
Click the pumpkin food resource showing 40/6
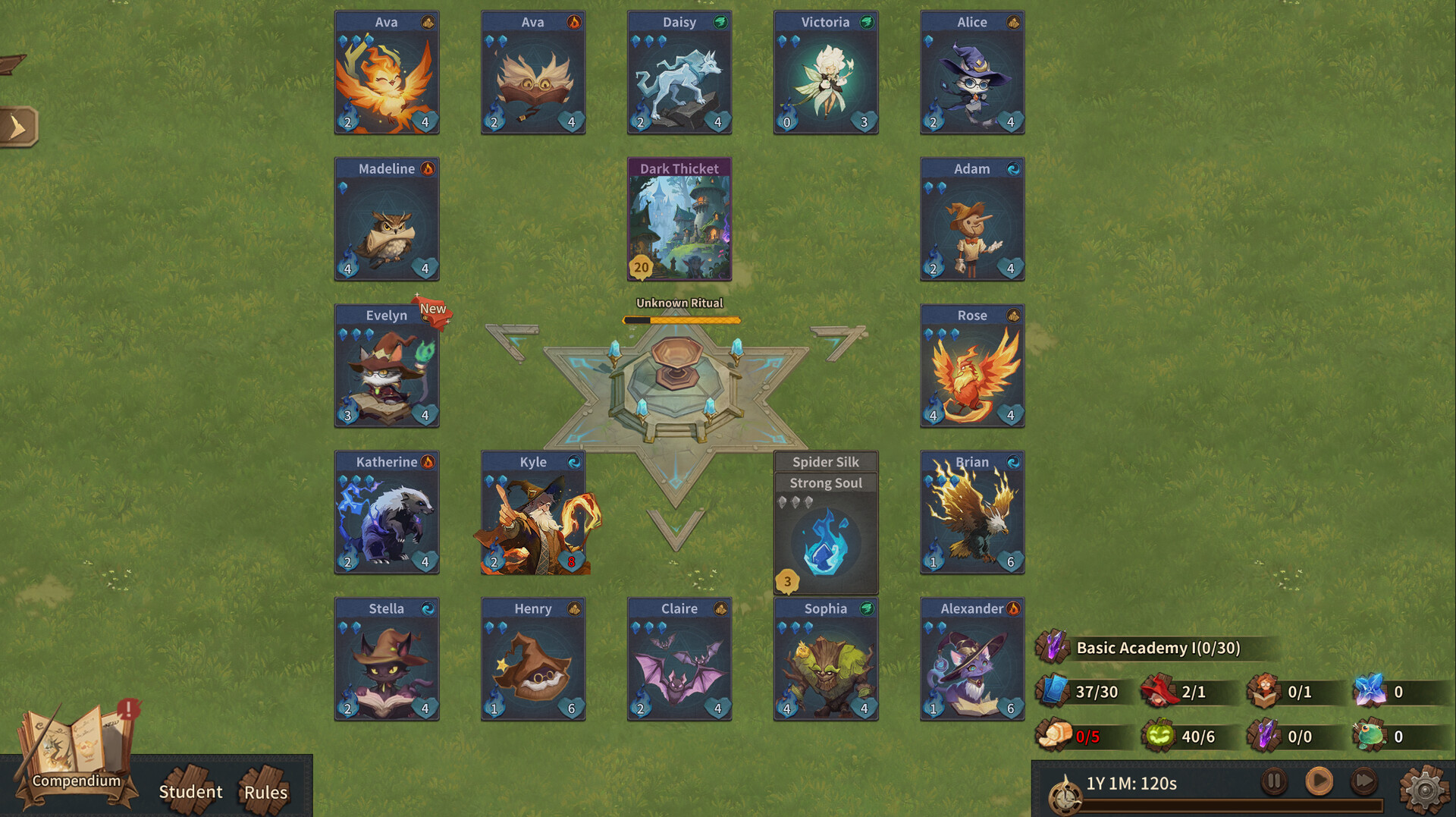tap(1159, 735)
